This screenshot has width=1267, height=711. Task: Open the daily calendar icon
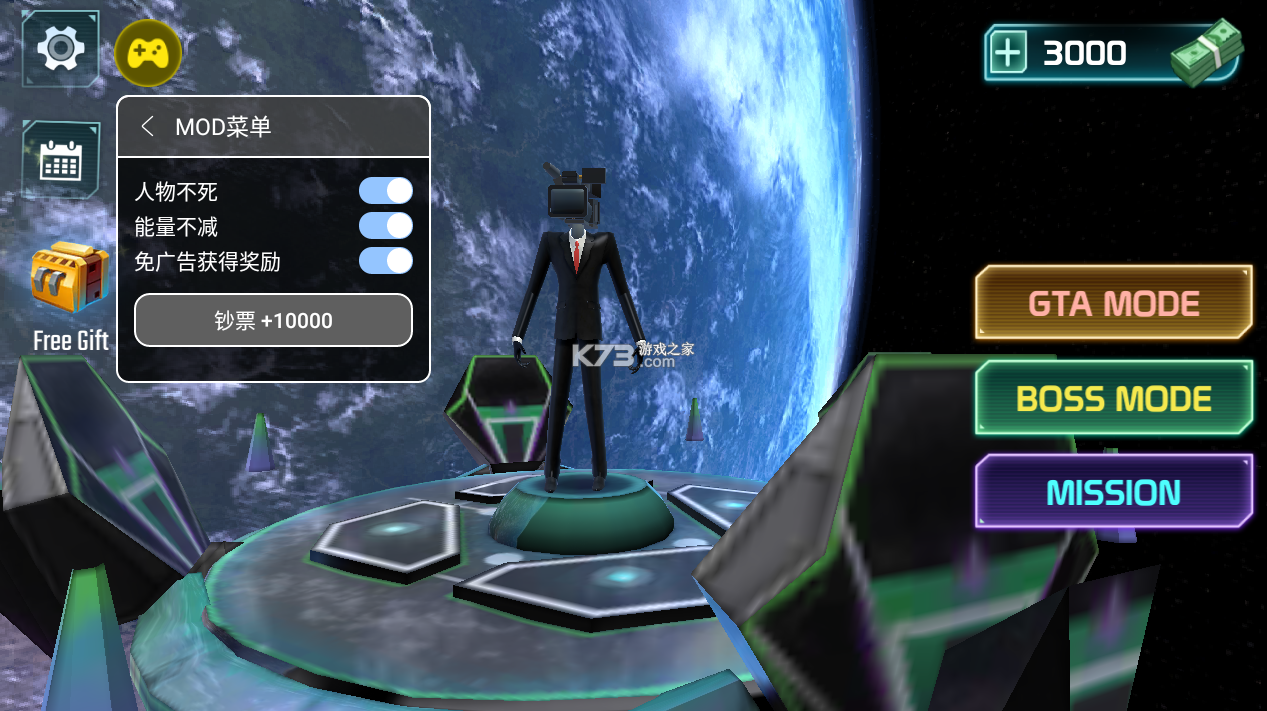click(x=60, y=160)
